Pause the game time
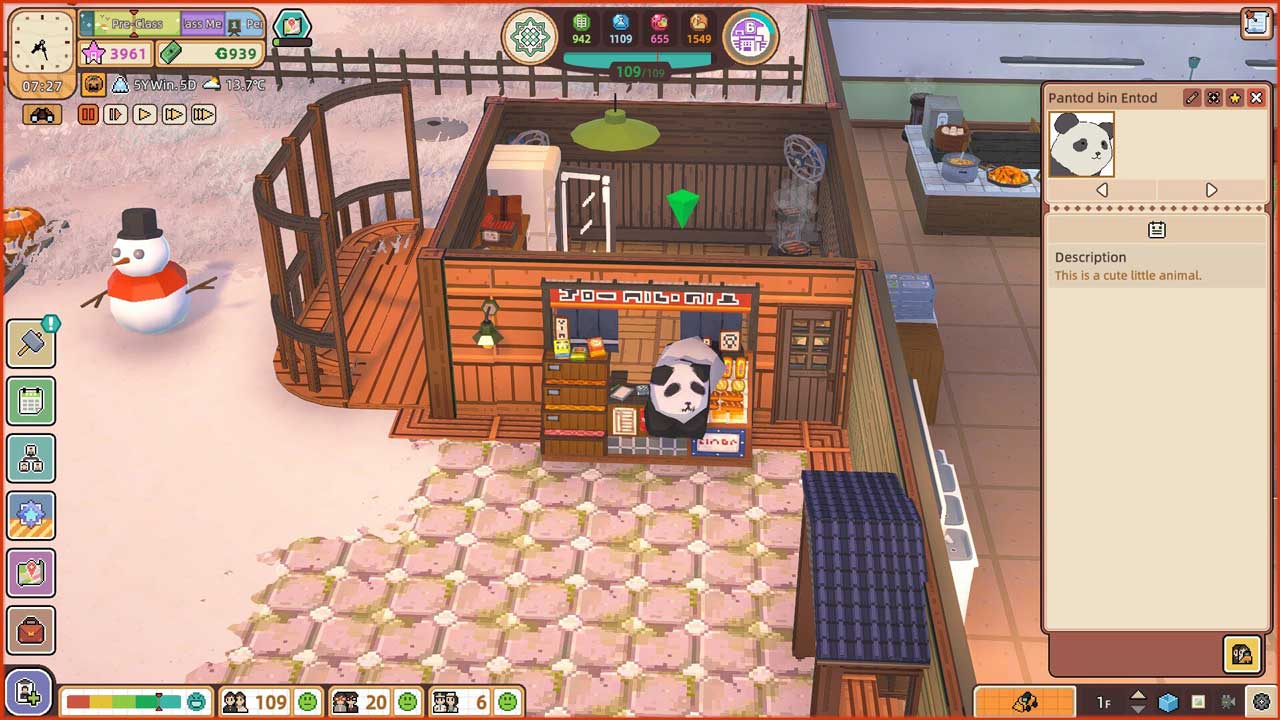This screenshot has width=1280, height=720. pos(88,115)
